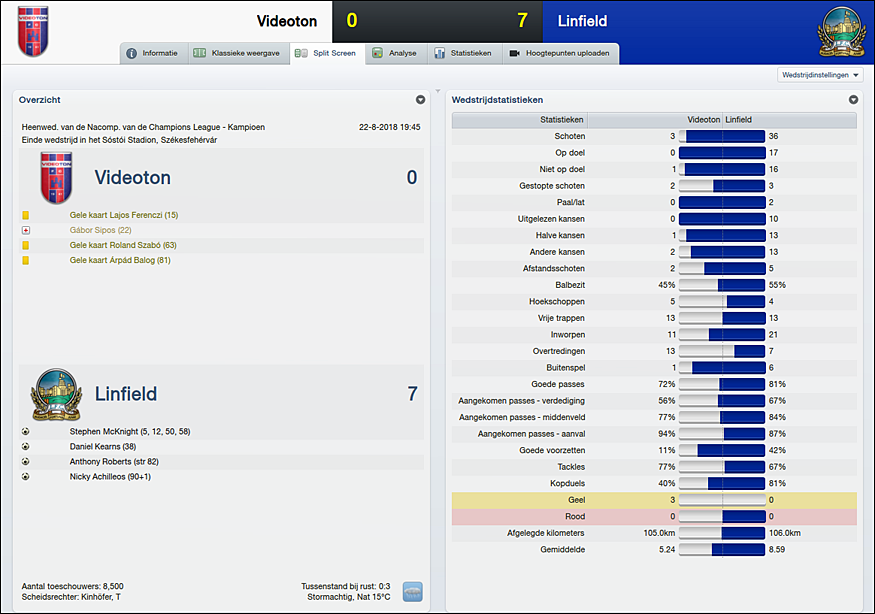Viewport: 875px width, 614px height.
Task: View Árpád Balog yellow card event
Action: tap(120, 260)
